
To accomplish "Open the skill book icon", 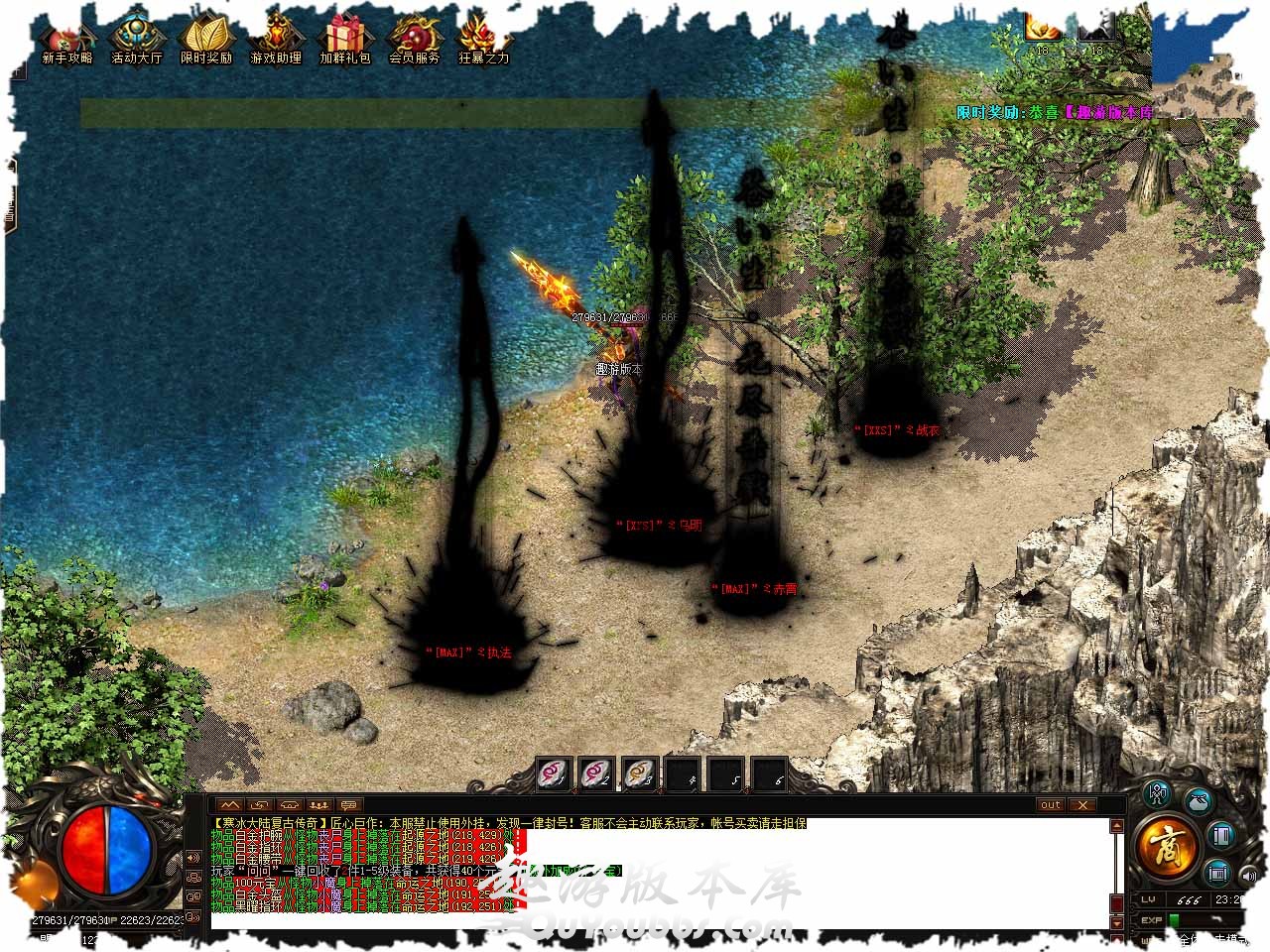I will tap(1219, 835).
